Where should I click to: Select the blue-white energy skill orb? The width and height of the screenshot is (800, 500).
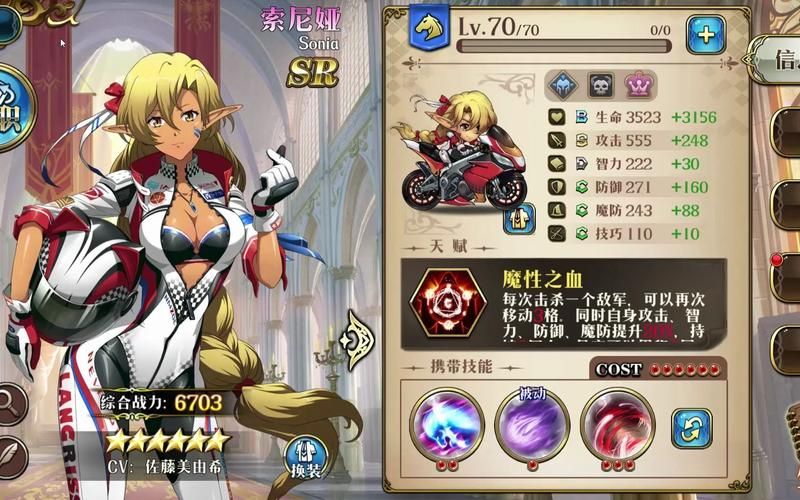click(446, 423)
